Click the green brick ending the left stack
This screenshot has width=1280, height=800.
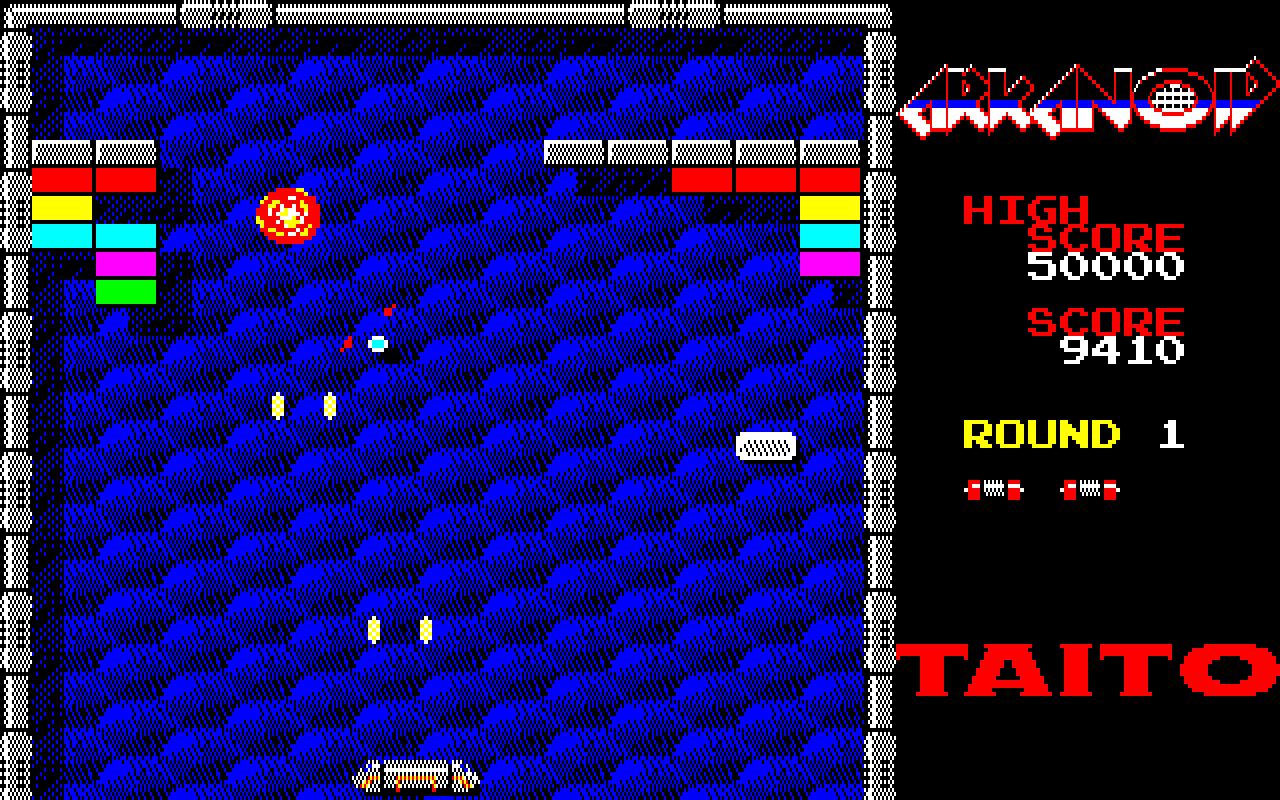coord(124,290)
